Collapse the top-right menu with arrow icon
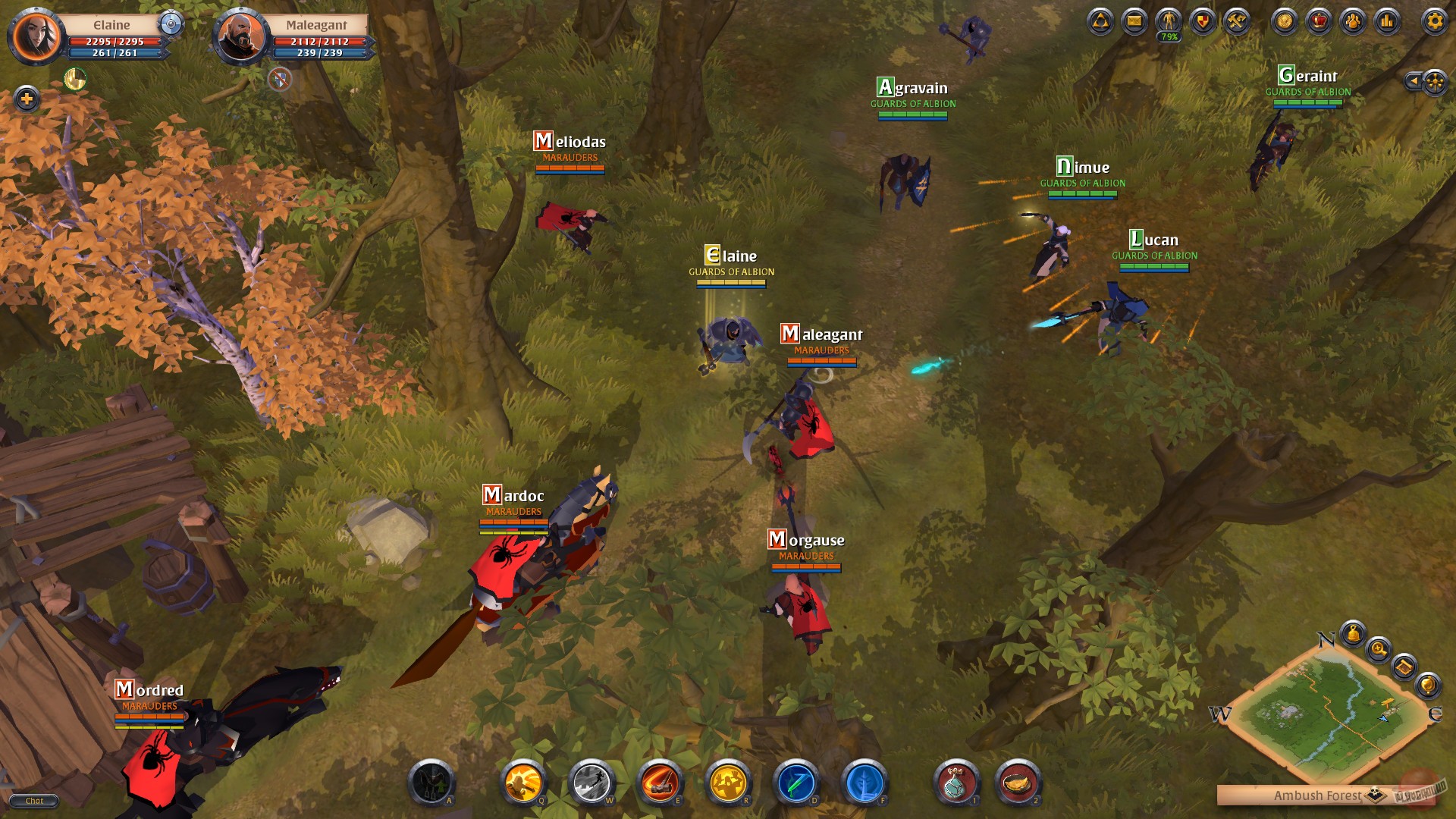The image size is (1456, 819). pos(1414,82)
